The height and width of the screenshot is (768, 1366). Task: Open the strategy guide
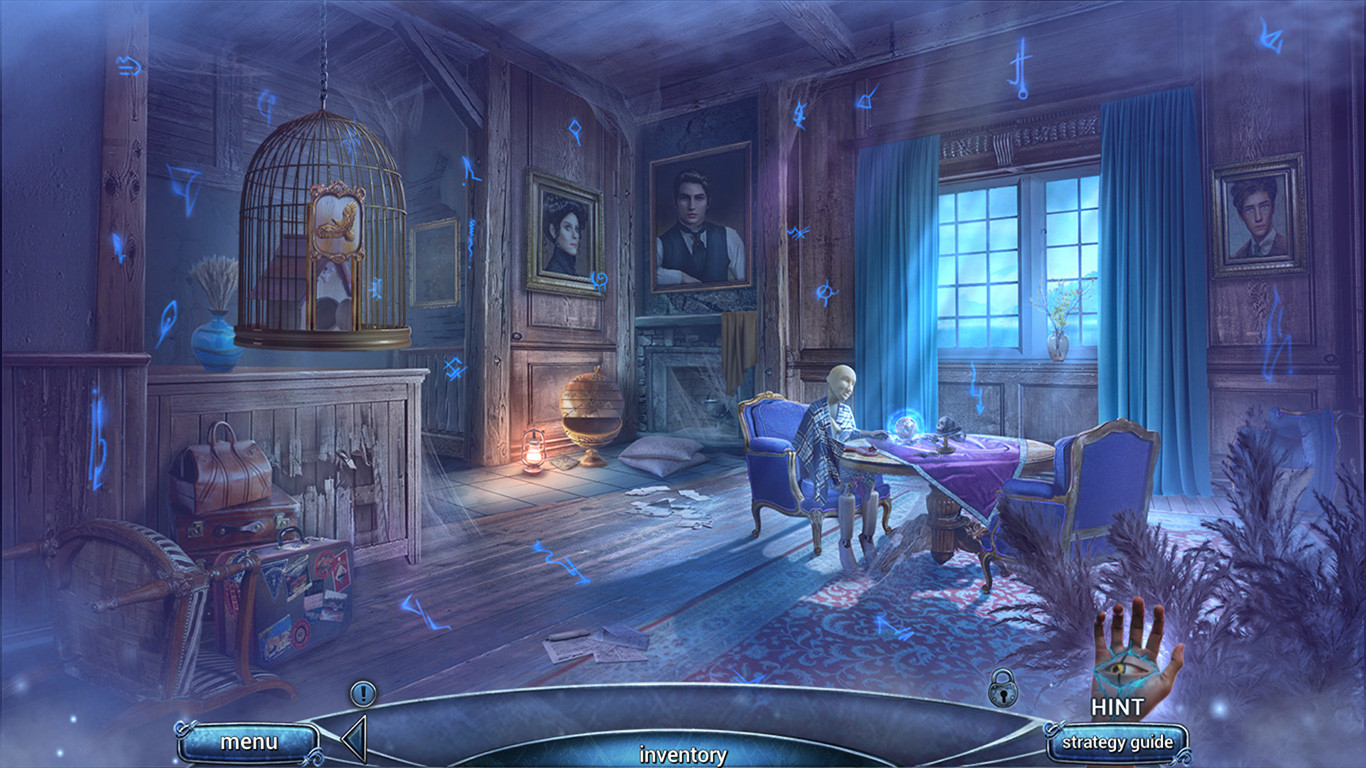click(x=1118, y=743)
